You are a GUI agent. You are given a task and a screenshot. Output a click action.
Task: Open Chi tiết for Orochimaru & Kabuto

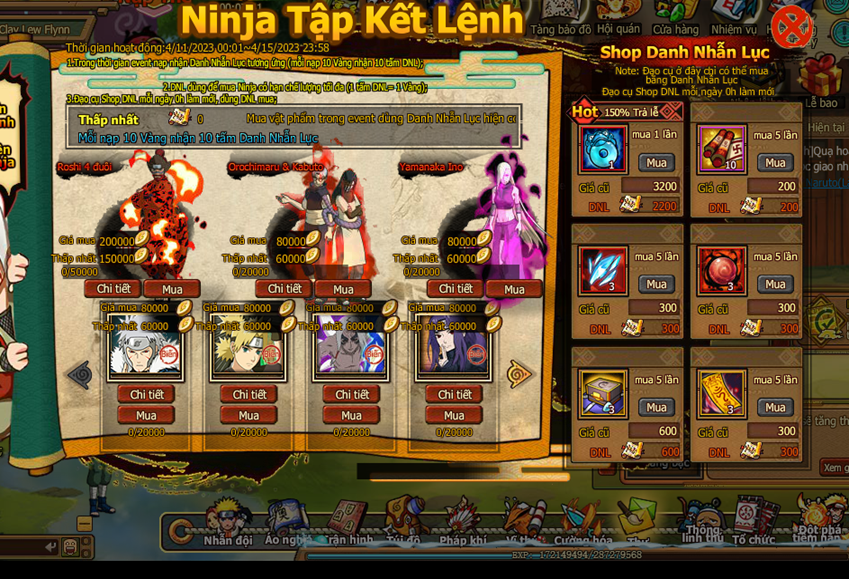pos(284,289)
